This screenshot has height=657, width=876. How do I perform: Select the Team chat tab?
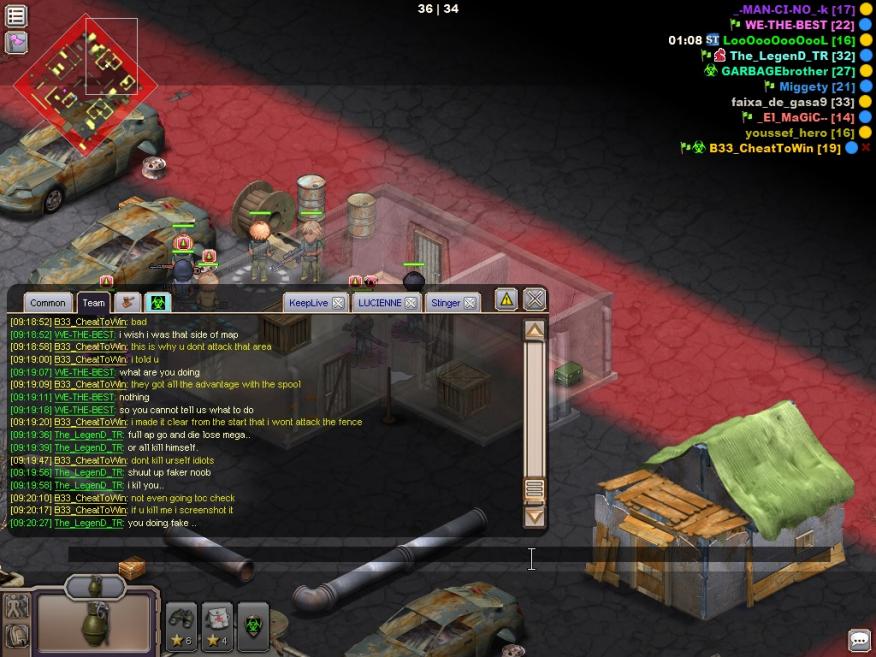point(93,303)
